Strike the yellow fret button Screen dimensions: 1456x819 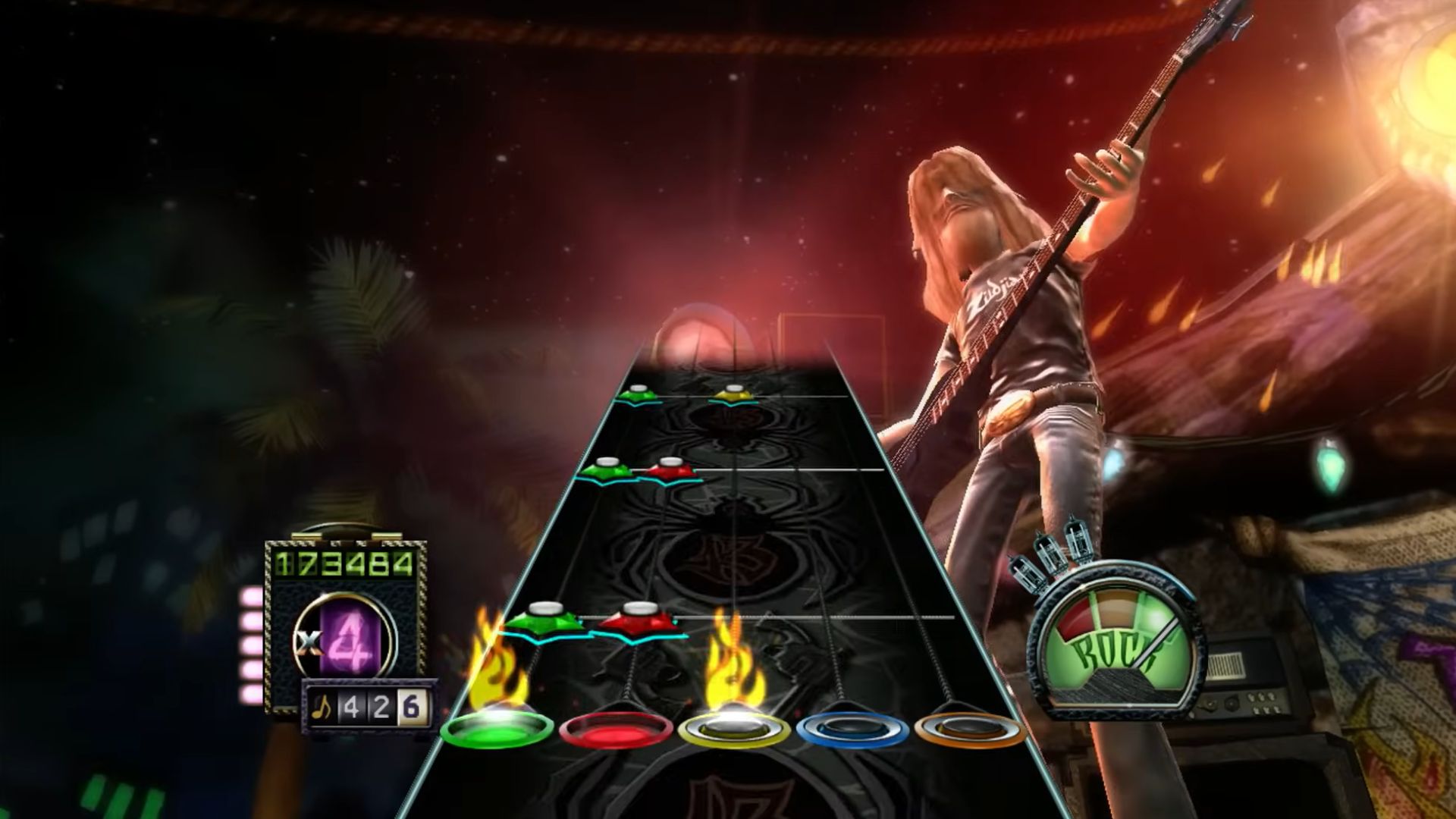point(733,730)
